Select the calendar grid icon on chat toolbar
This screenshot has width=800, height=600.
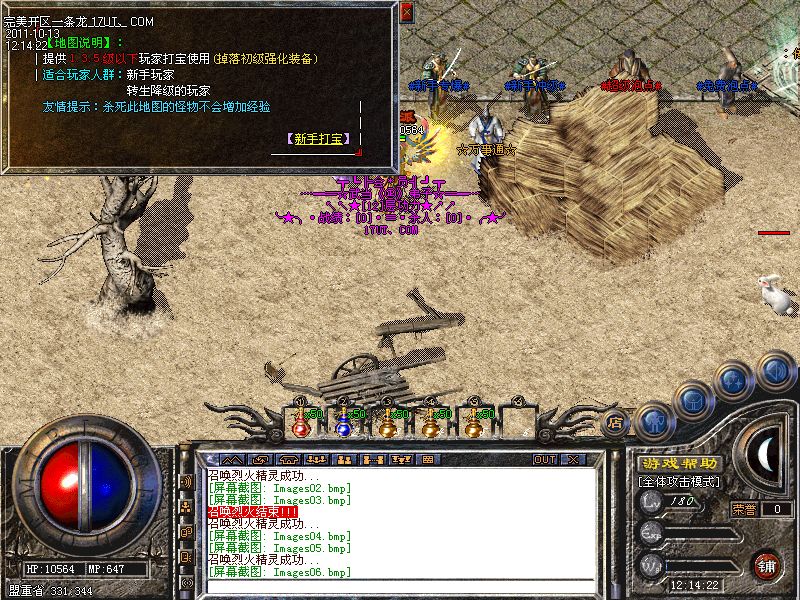427,459
